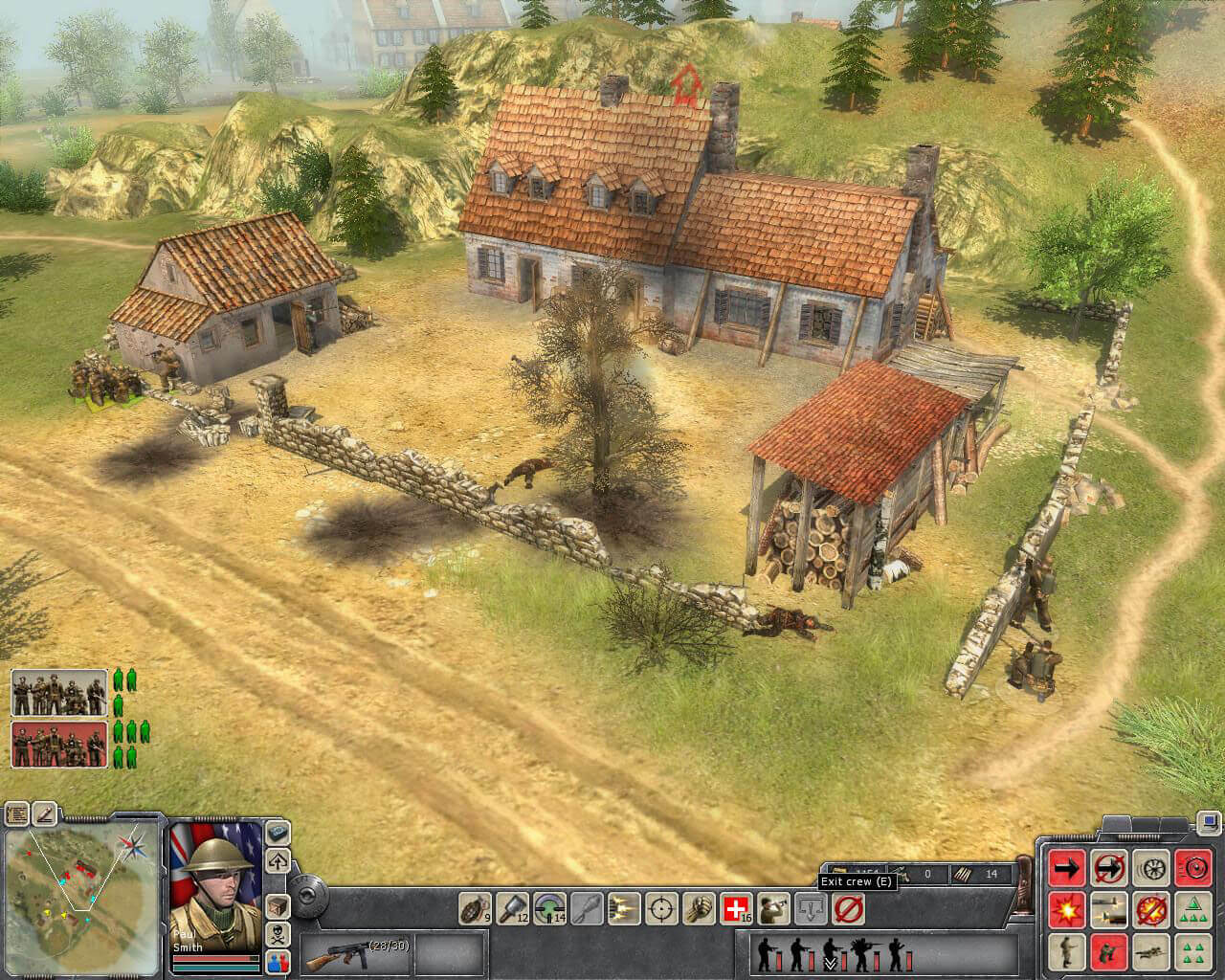Activate the black arrow move order
The height and width of the screenshot is (980, 1225).
click(x=1066, y=868)
